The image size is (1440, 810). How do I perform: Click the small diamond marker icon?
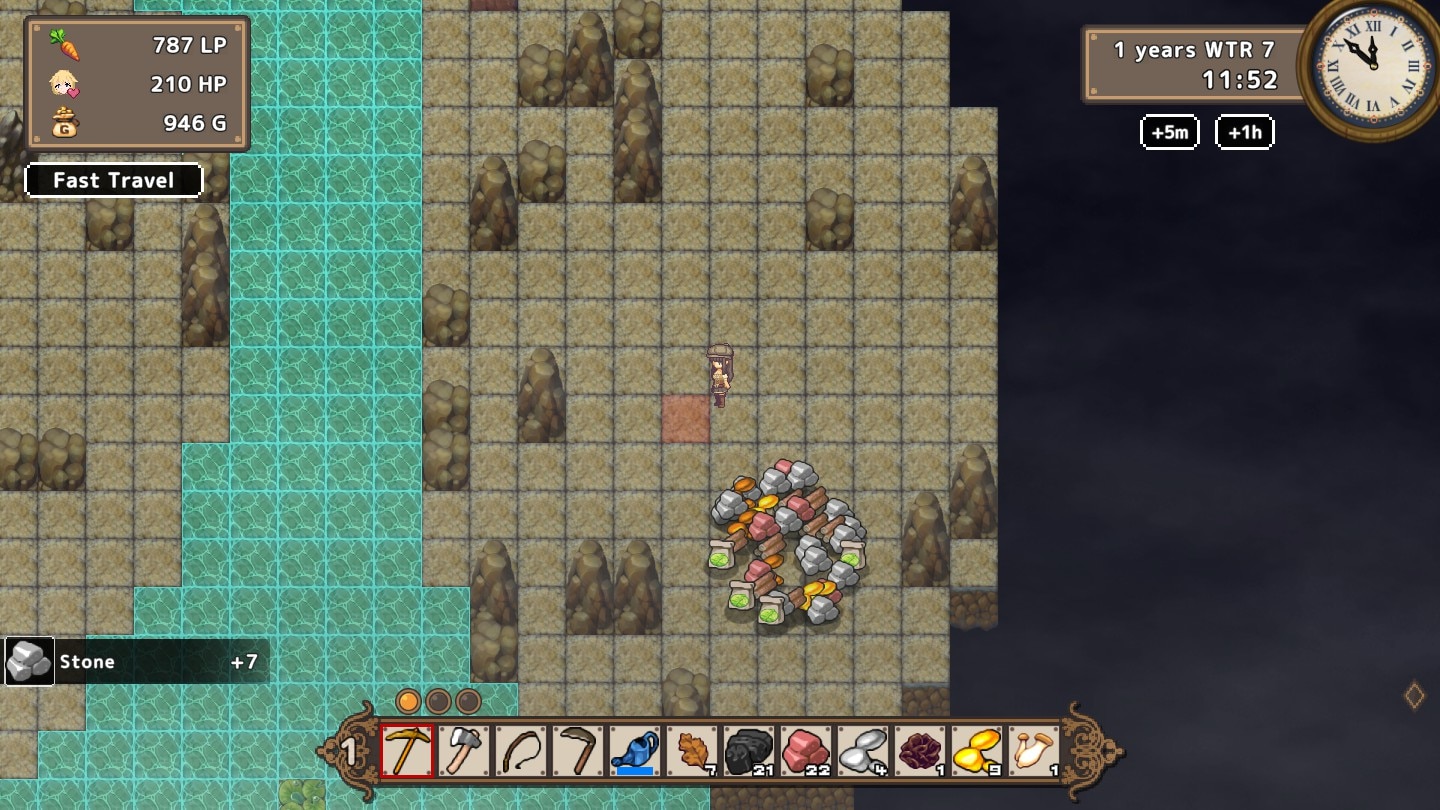tap(1414, 695)
